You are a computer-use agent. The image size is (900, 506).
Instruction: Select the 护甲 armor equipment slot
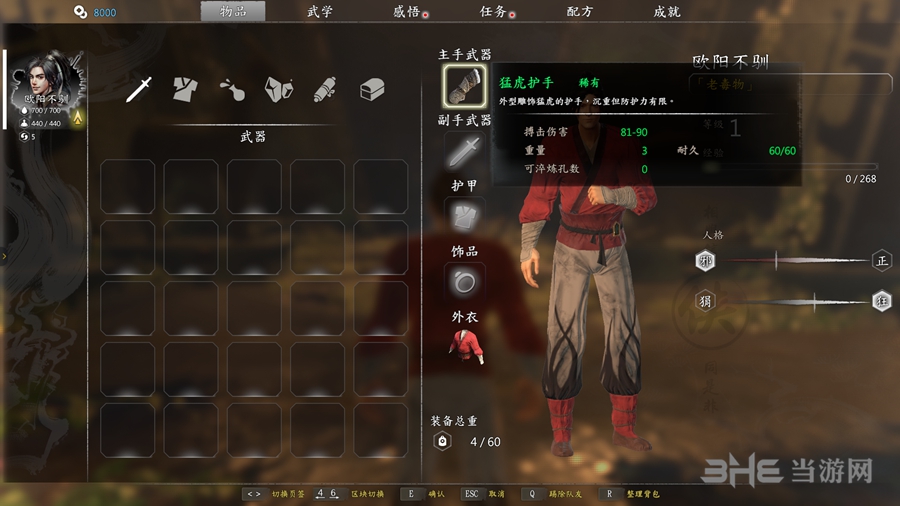464,216
